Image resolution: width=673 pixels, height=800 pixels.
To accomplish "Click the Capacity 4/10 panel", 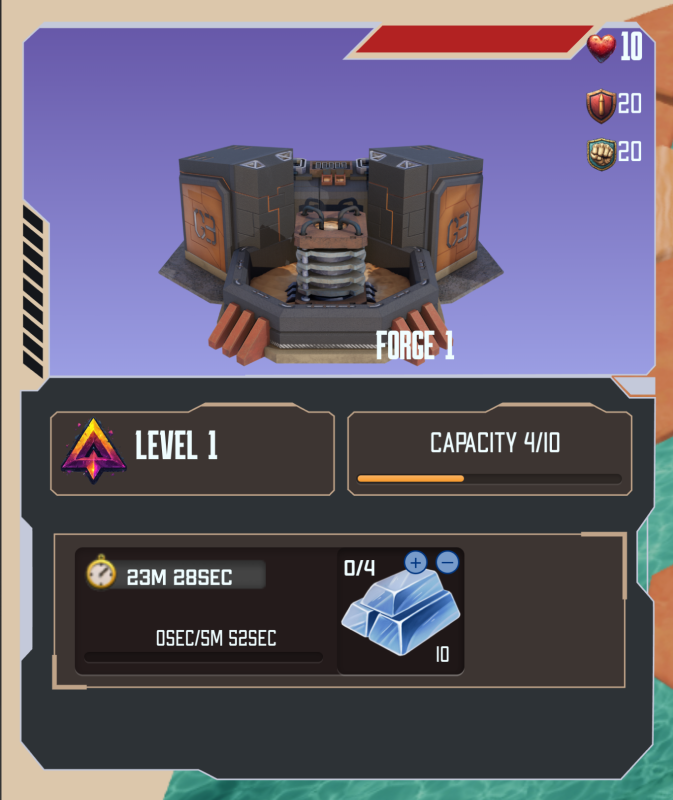I will click(x=489, y=453).
